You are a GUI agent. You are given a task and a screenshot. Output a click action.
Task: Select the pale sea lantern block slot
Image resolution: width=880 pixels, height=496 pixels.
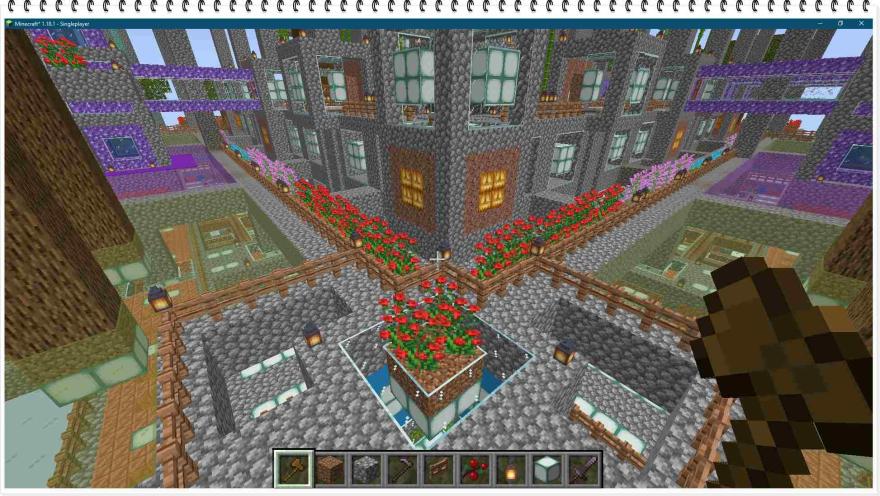click(x=547, y=468)
